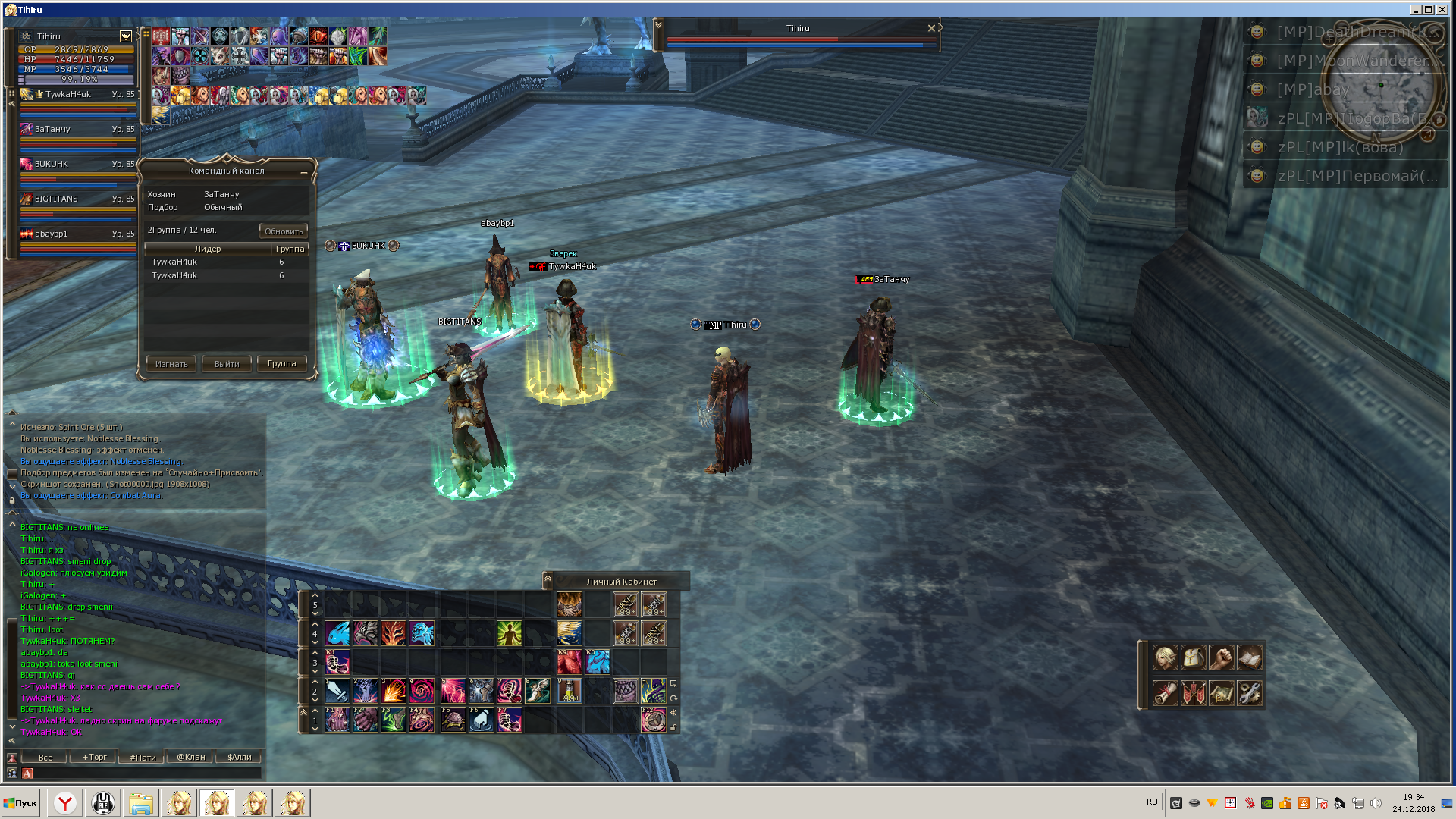Use the potion in hotbar slot 9

[x=569, y=691]
